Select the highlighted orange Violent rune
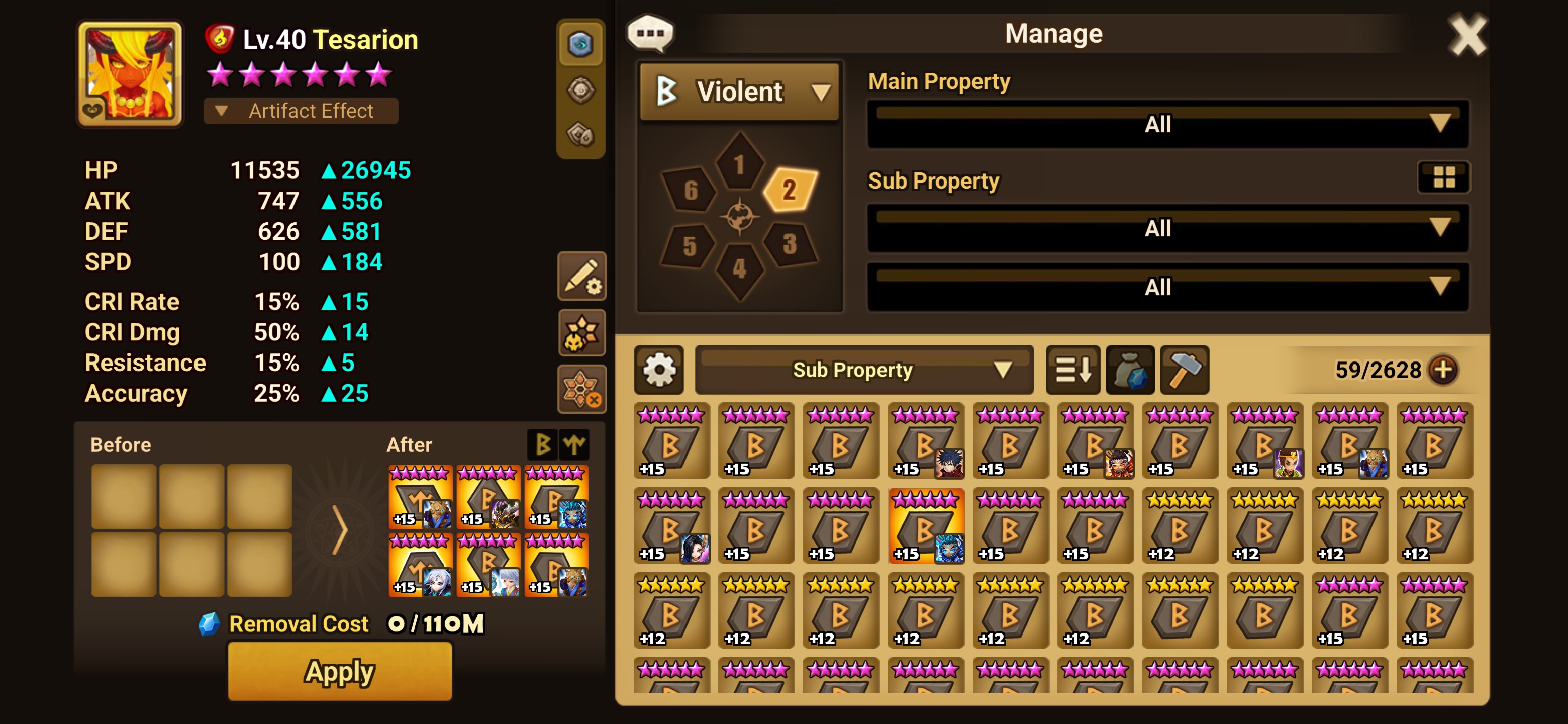The image size is (1568, 724). 926,525
